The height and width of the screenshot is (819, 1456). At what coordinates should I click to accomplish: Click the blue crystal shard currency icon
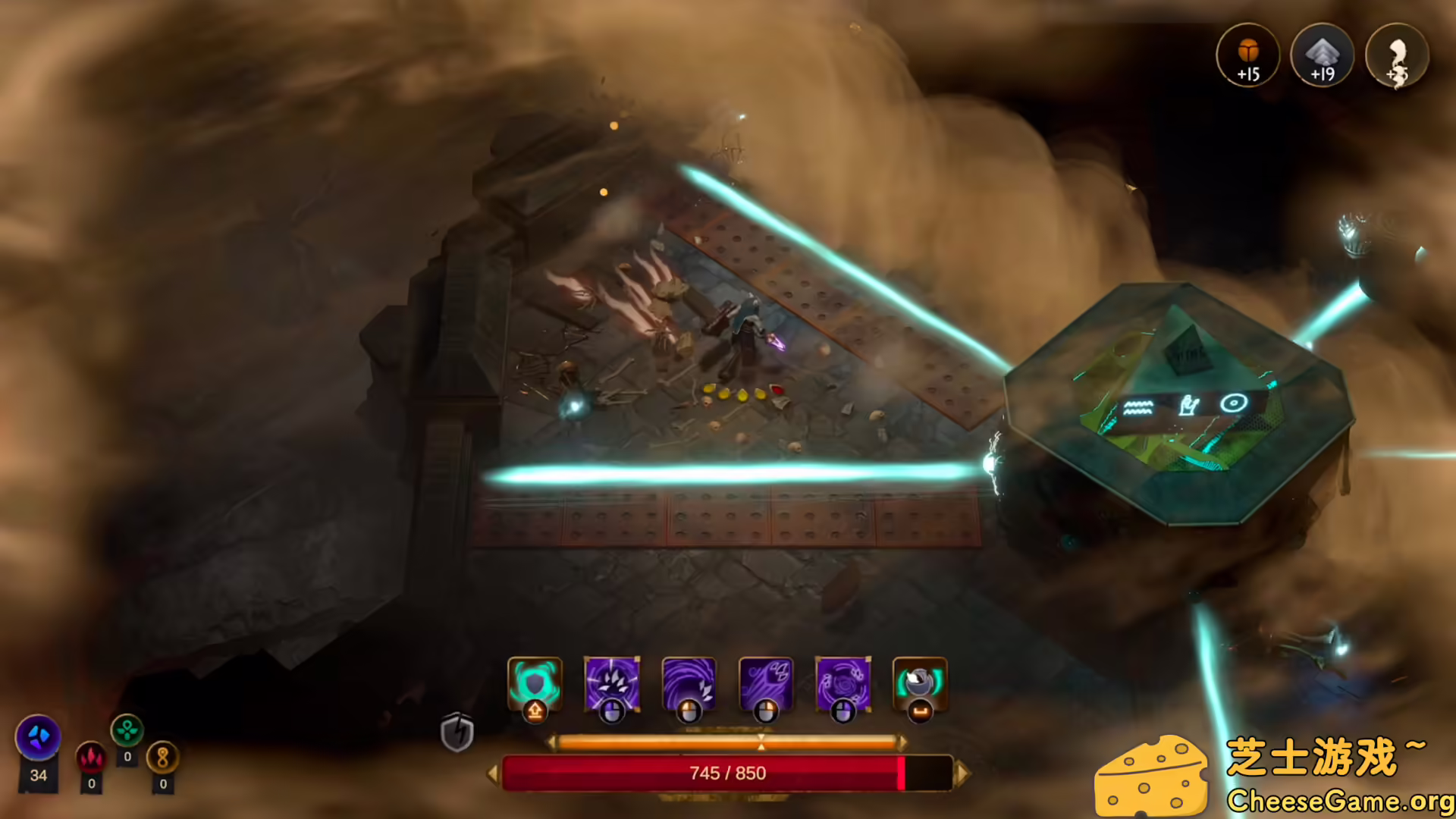[38, 736]
